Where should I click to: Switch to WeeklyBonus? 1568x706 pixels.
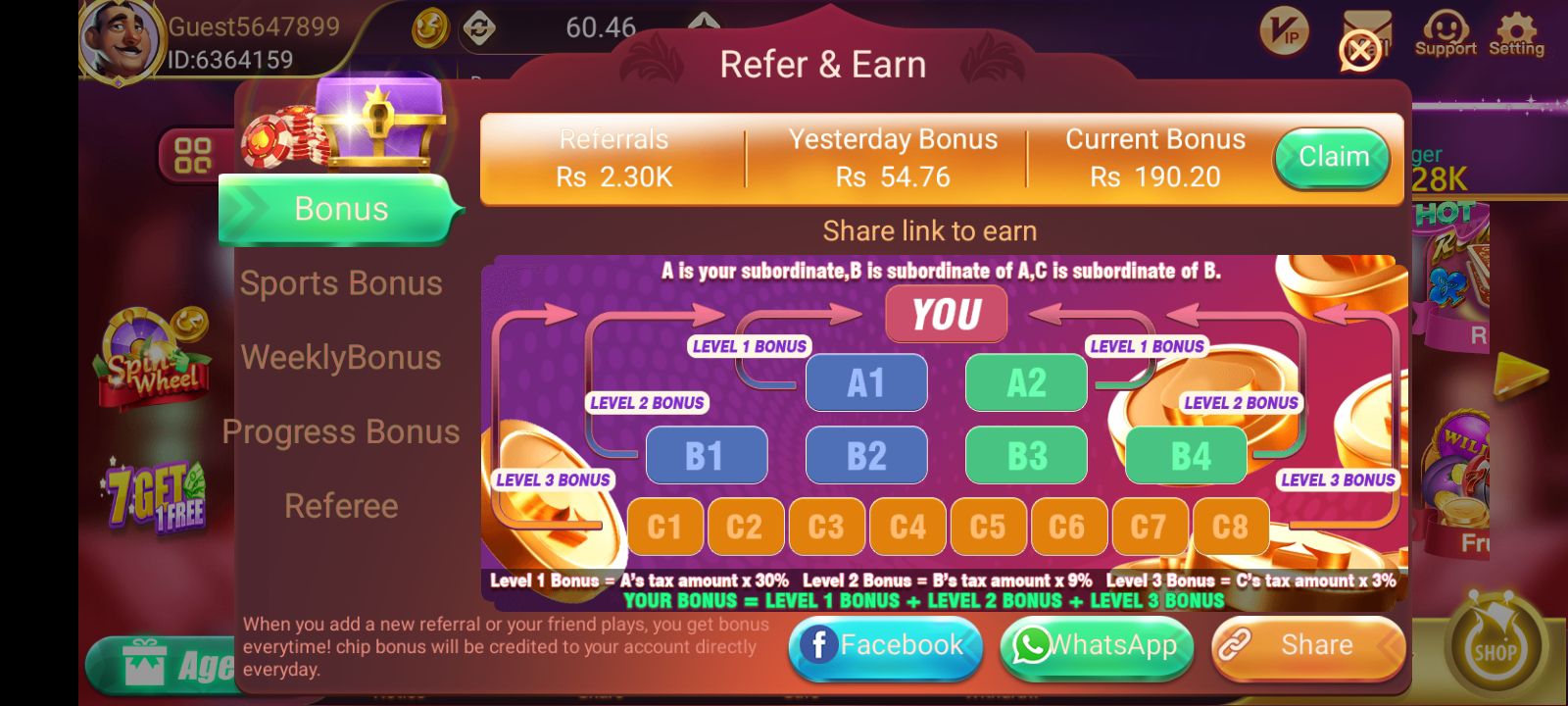[x=343, y=357]
